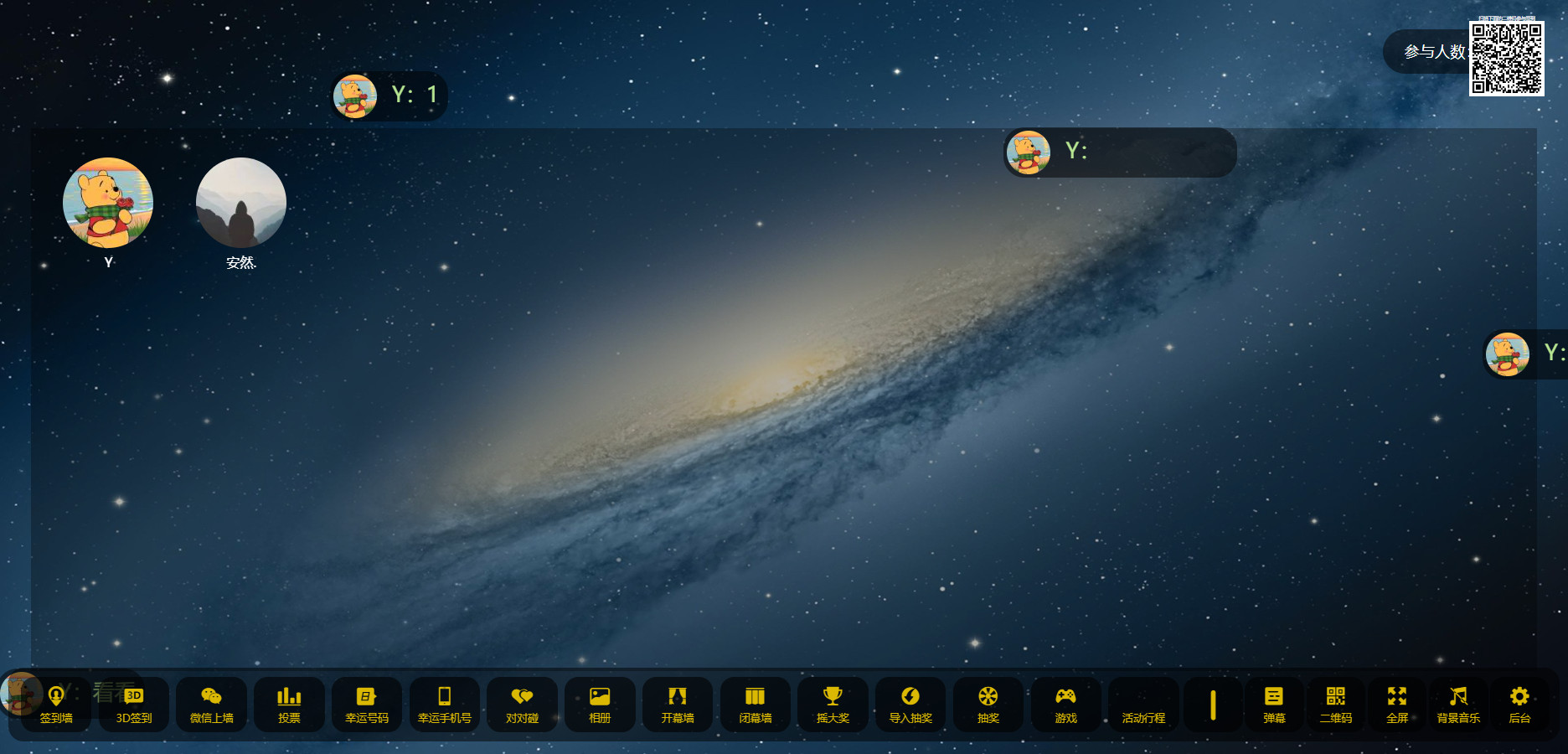1568x754 pixels.
Task: Open the 投票 voting screen
Action: 289,705
